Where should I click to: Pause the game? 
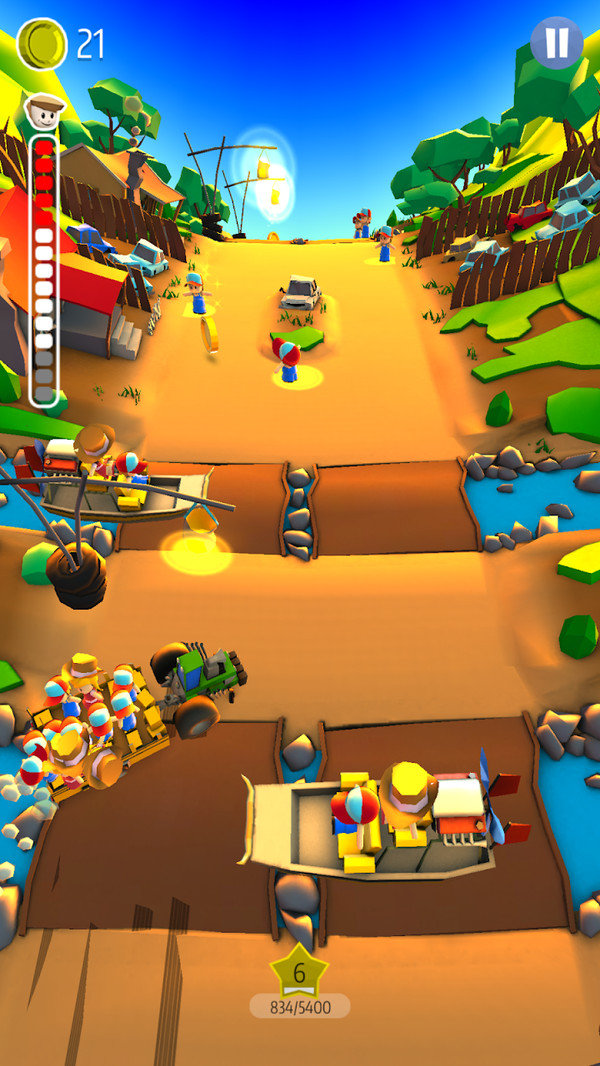coord(556,43)
